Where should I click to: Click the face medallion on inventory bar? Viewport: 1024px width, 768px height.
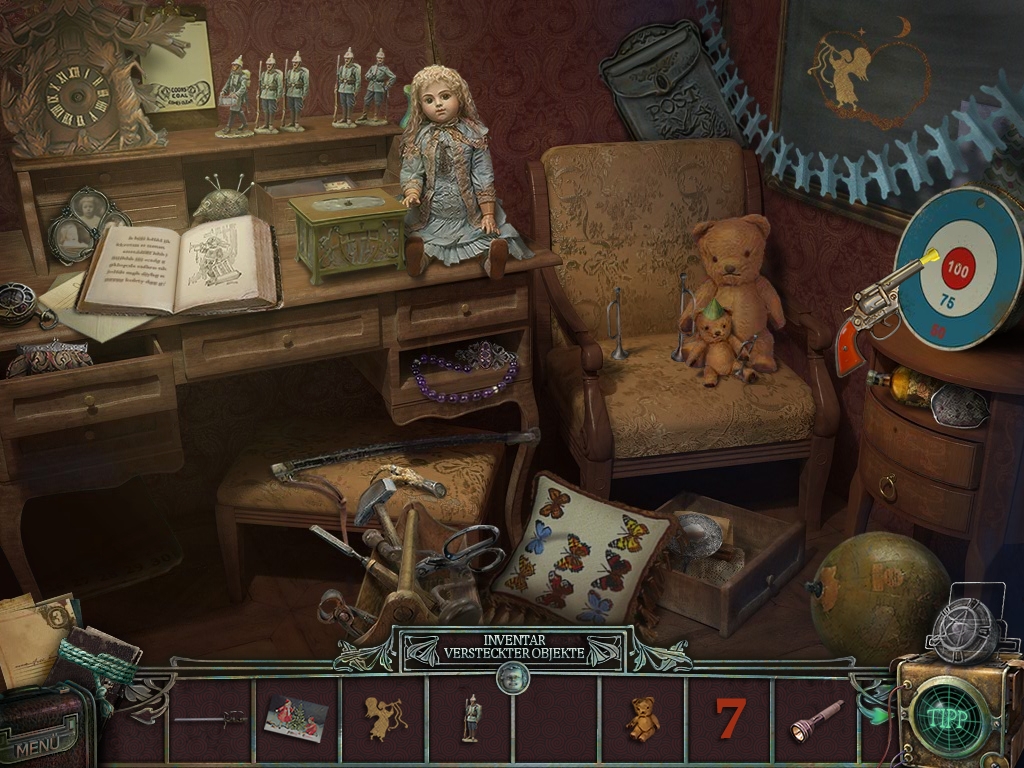513,679
